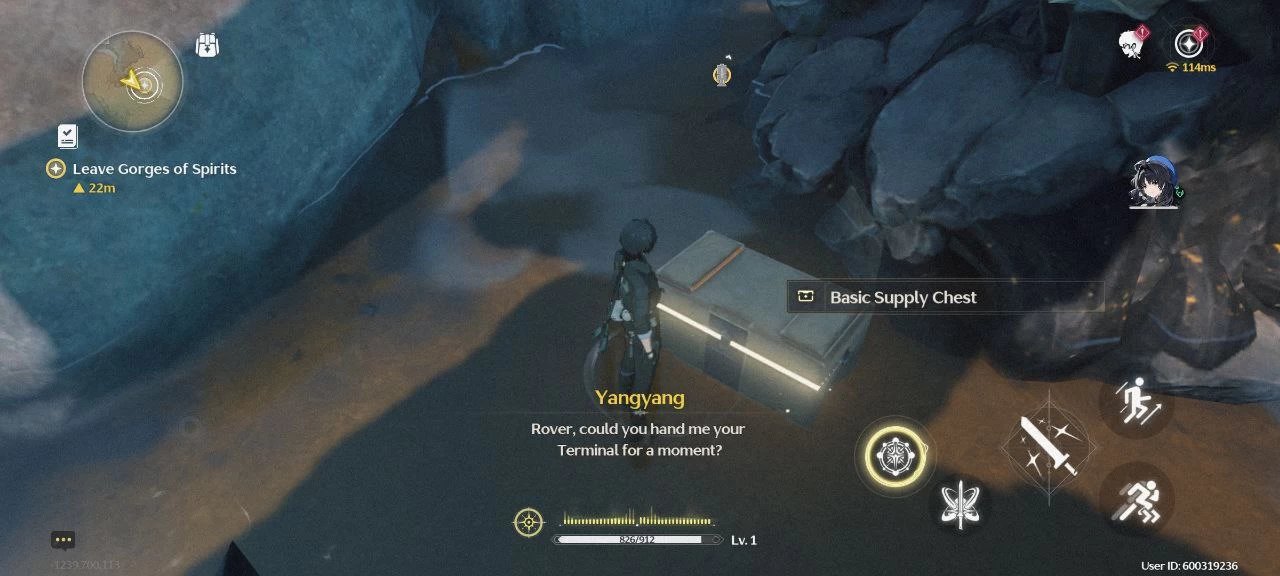Screen dimensions: 1280x576
Task: Open the backpack inventory icon
Action: tap(207, 46)
